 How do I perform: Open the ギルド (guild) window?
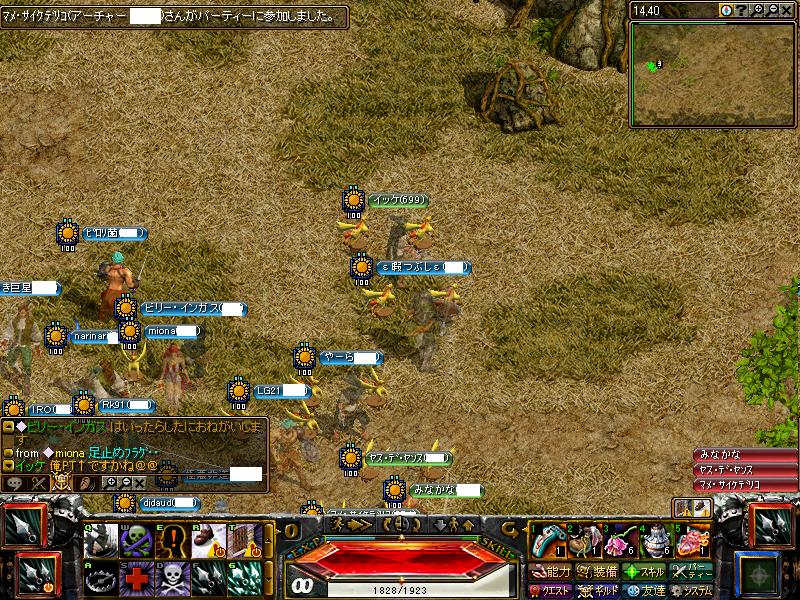tap(596, 591)
